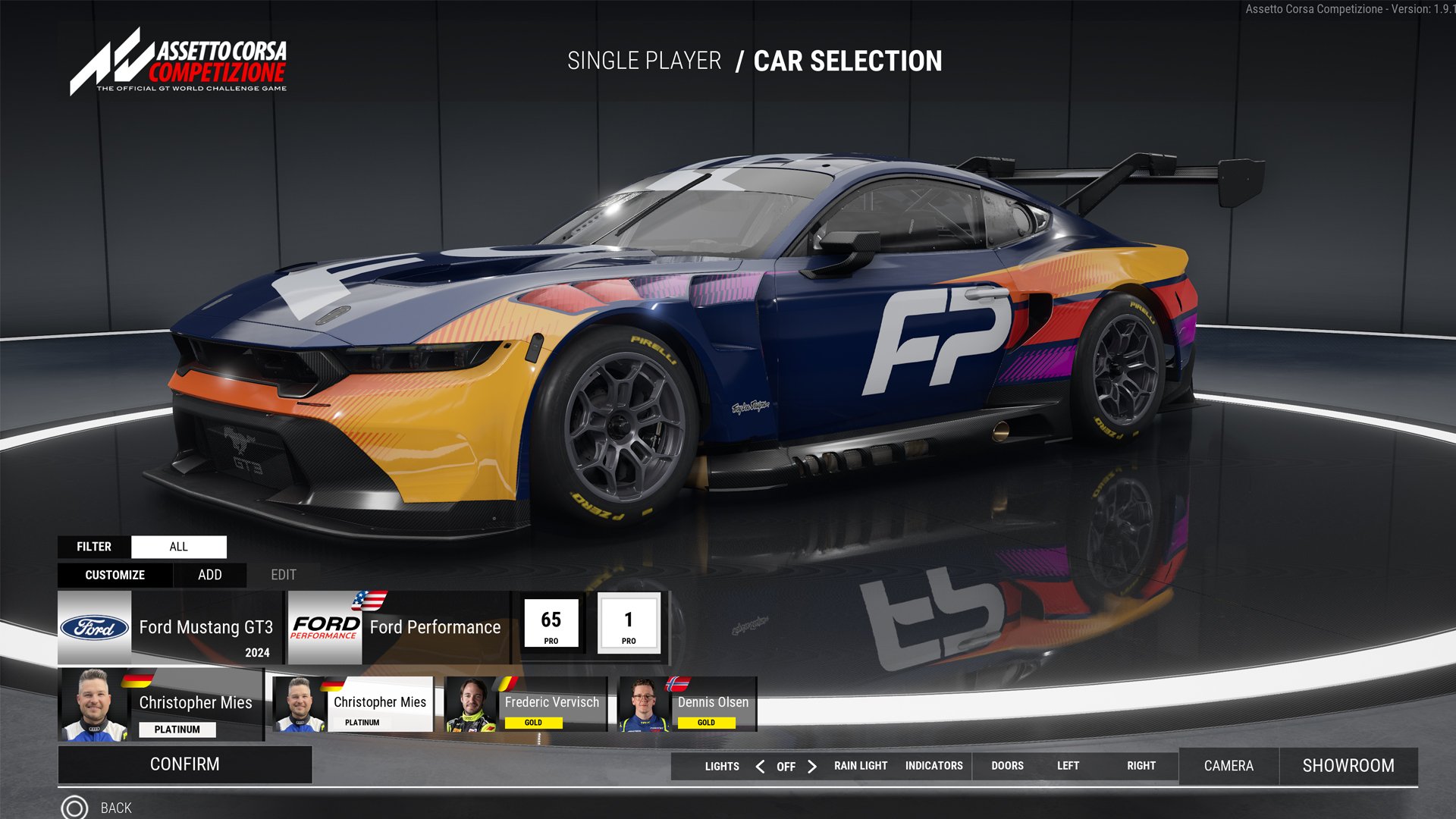Click the right arrow next to OFF lights
The width and height of the screenshot is (1456, 819).
[812, 766]
